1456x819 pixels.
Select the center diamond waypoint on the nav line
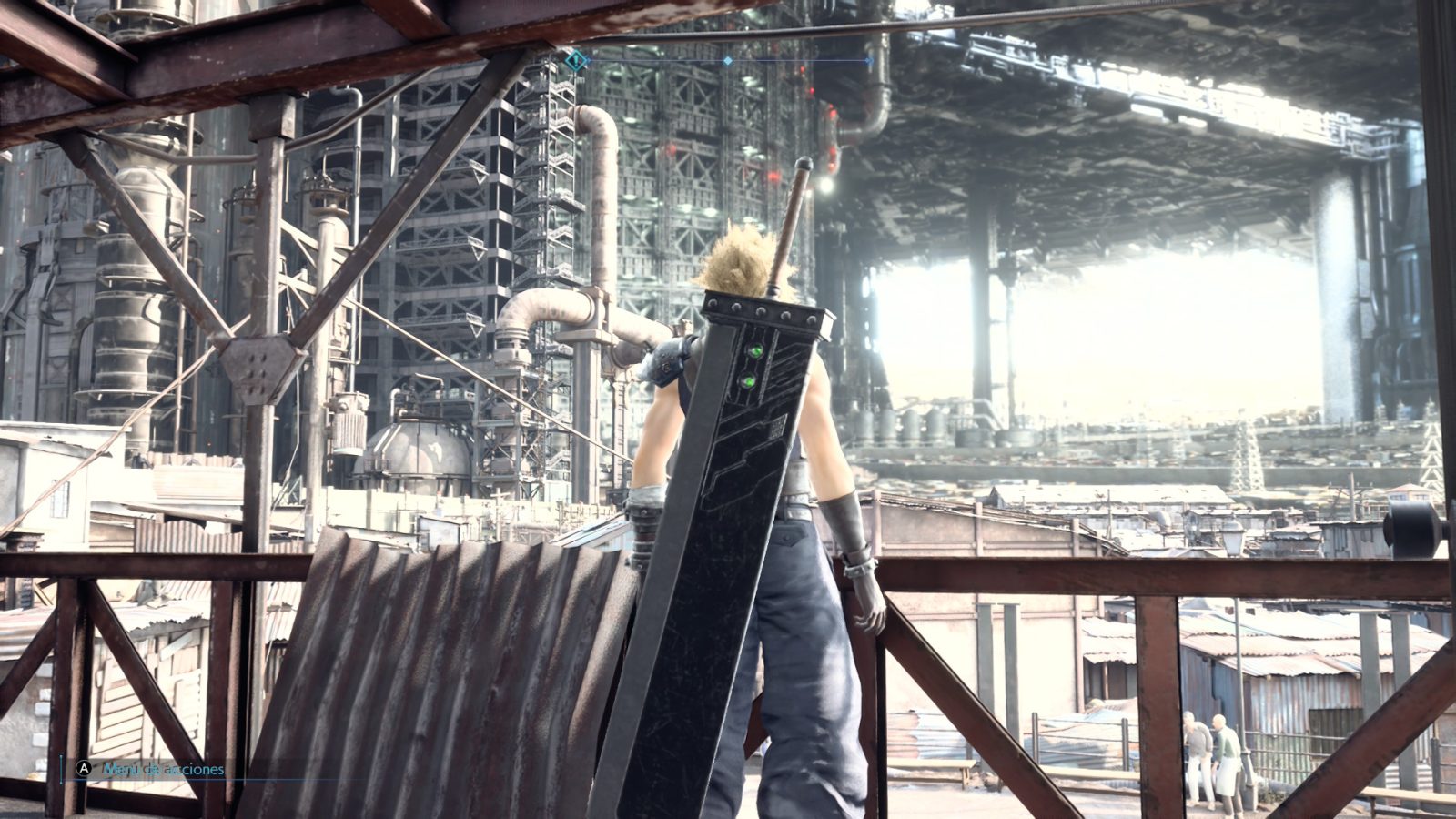(x=728, y=60)
